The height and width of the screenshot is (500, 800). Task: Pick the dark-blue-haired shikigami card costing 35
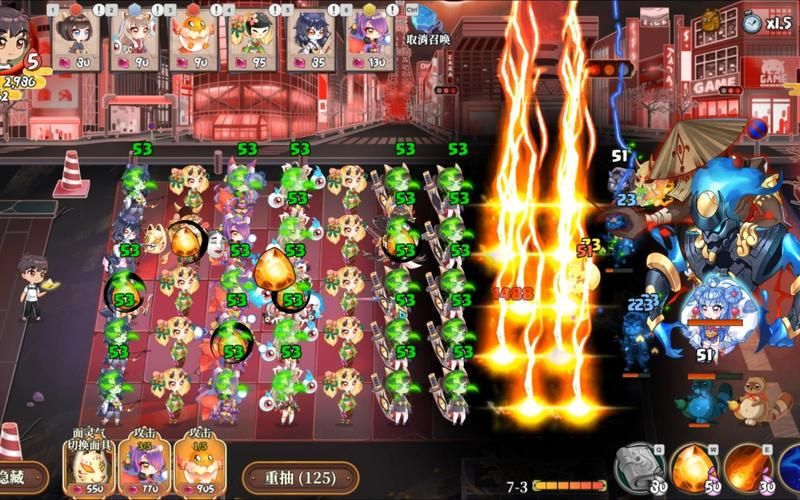coord(311,40)
